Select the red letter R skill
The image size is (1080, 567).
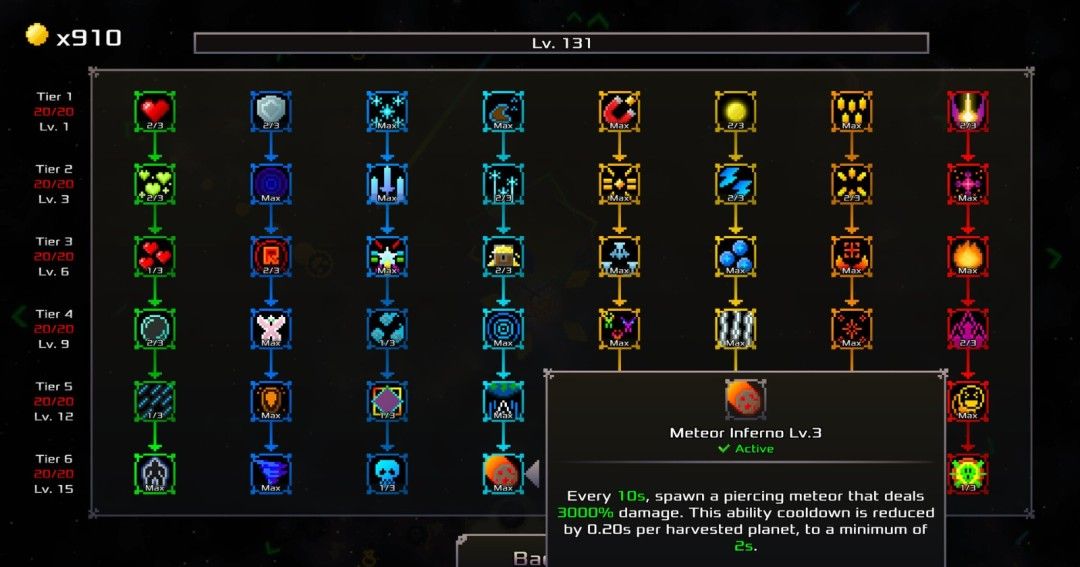(x=271, y=256)
